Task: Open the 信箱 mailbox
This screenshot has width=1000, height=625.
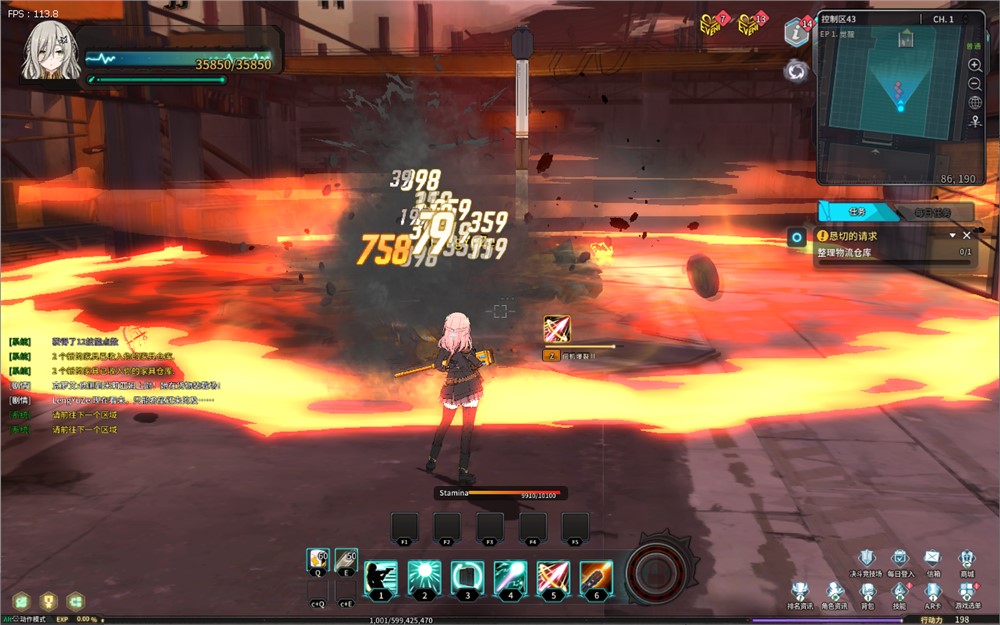Action: pyautogui.click(x=932, y=559)
